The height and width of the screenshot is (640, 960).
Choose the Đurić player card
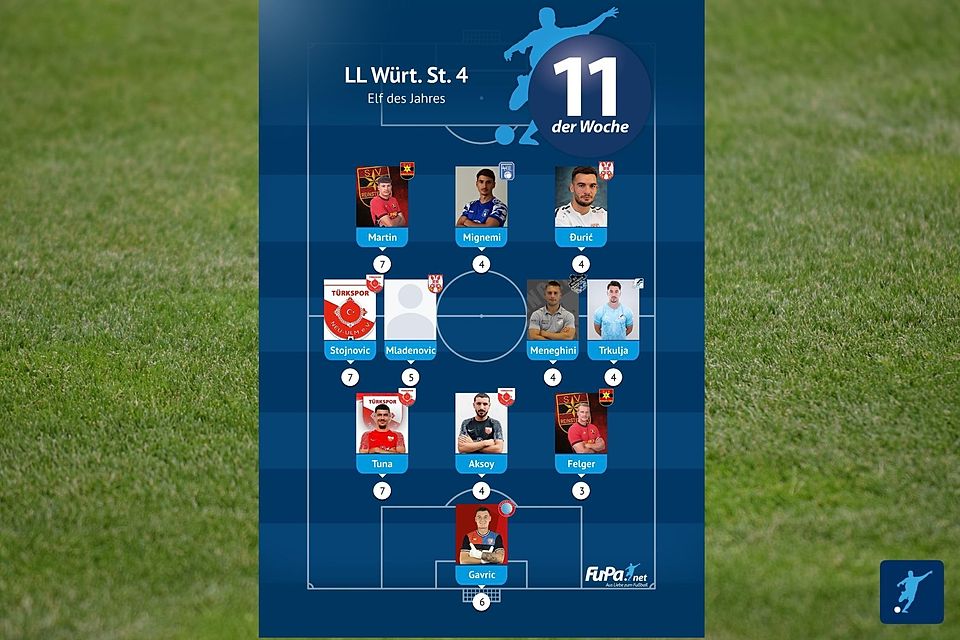[x=581, y=205]
